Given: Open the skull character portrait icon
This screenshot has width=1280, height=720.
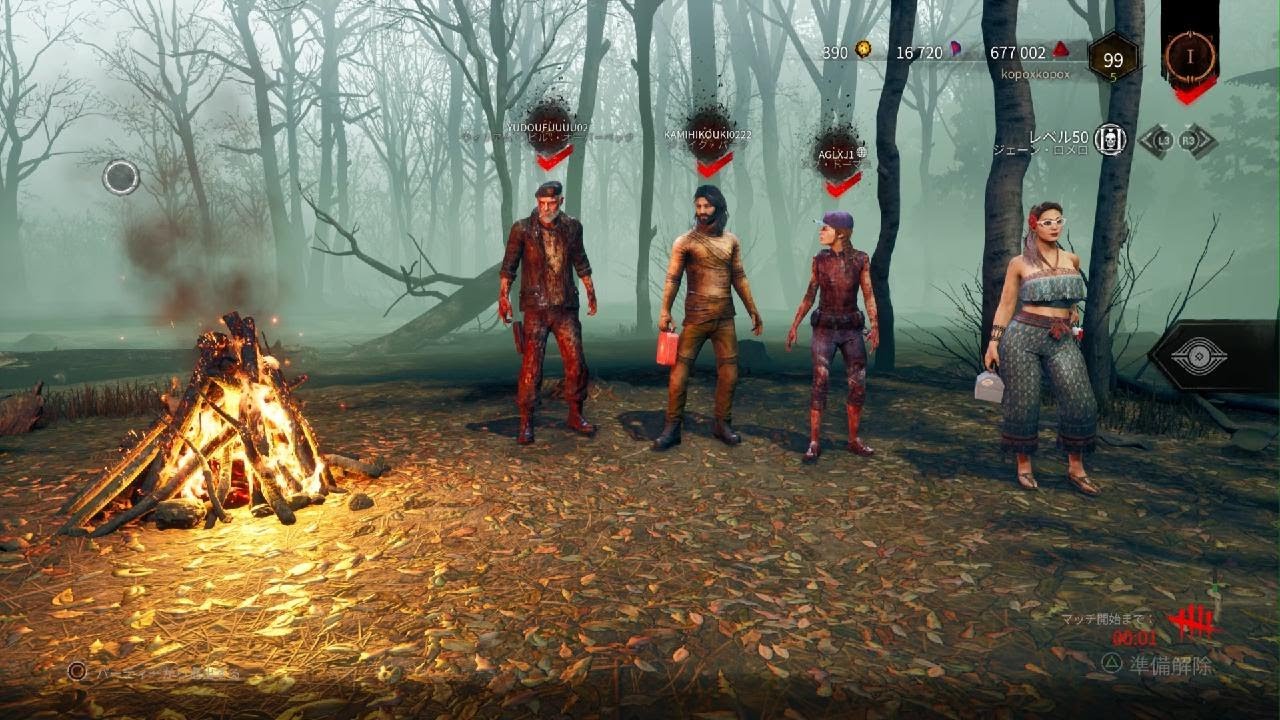Looking at the screenshot, I should pyautogui.click(x=1110, y=141).
